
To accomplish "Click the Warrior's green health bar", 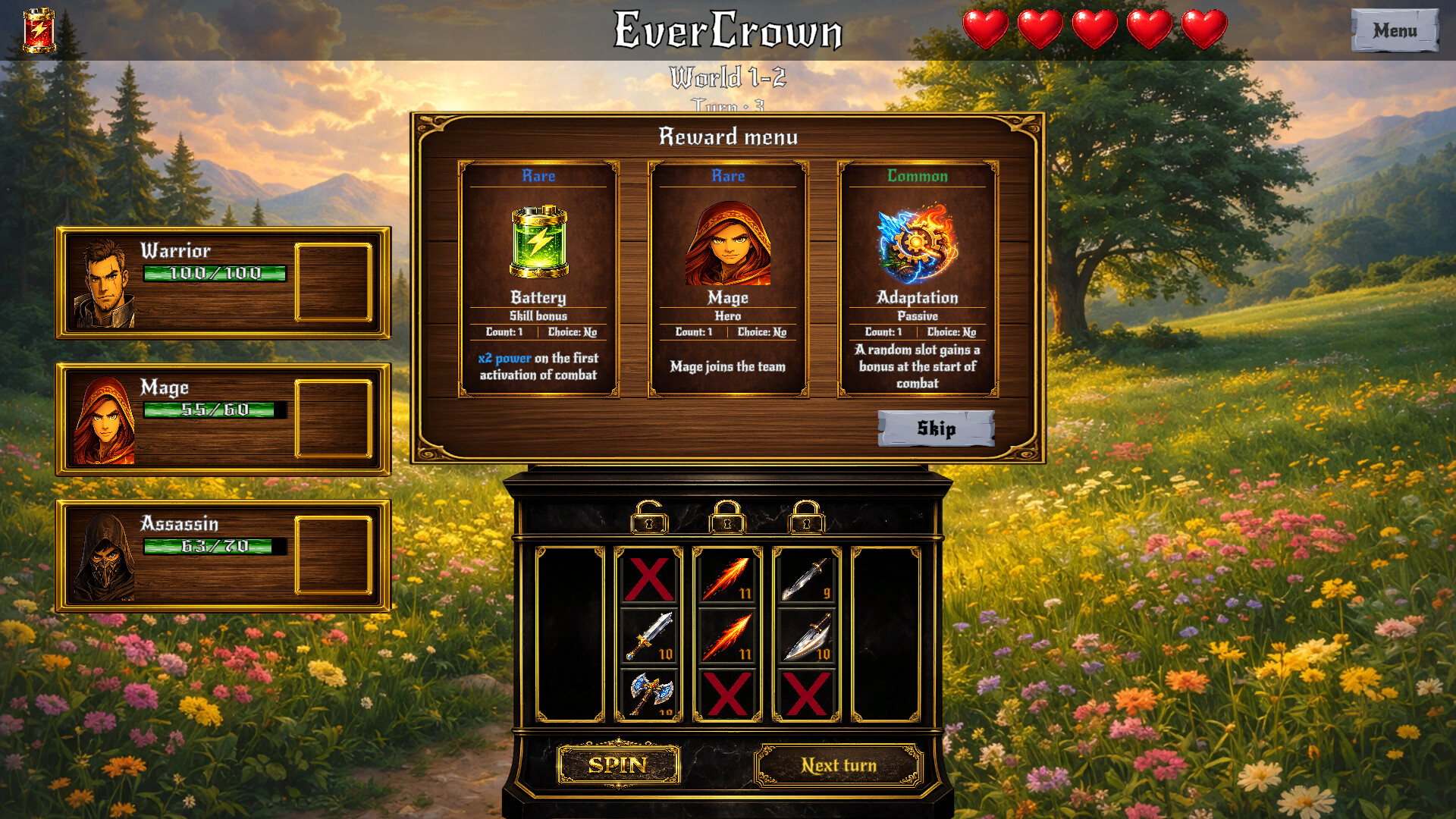I will click(x=215, y=272).
